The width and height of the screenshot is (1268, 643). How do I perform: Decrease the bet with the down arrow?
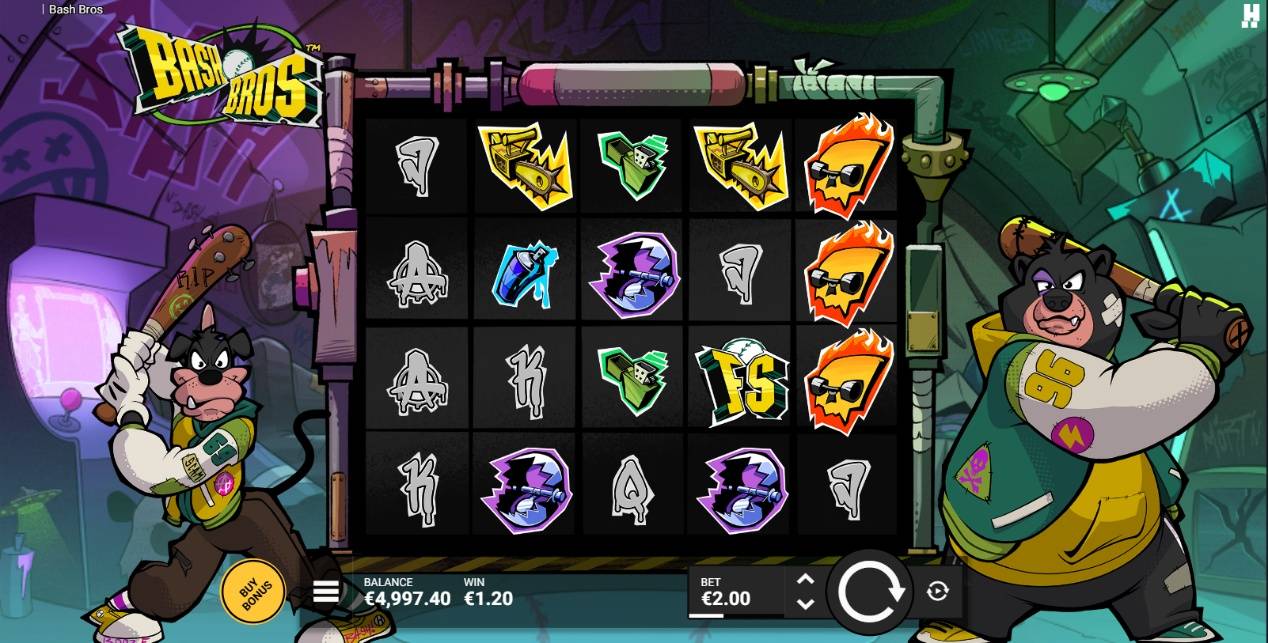tap(805, 603)
